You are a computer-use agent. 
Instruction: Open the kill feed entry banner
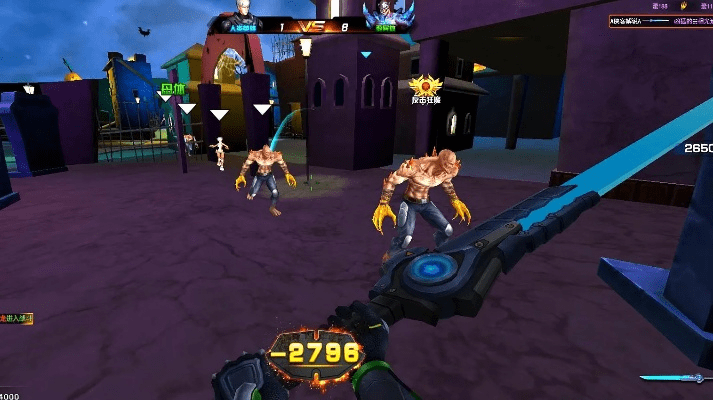660,20
